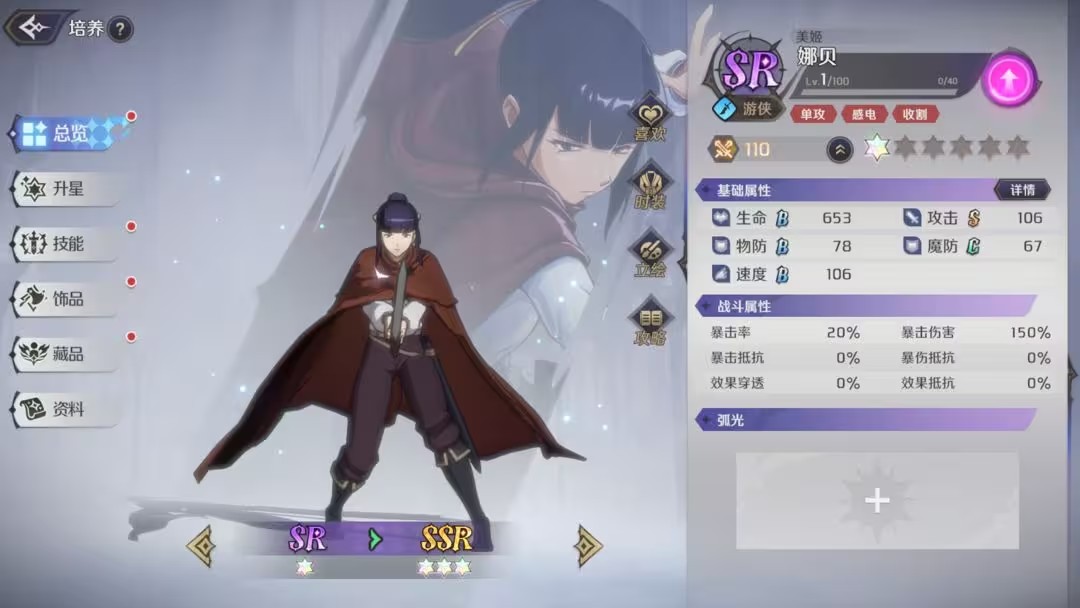Open the 升星 star-up tab
The width and height of the screenshot is (1080, 608).
(66, 188)
